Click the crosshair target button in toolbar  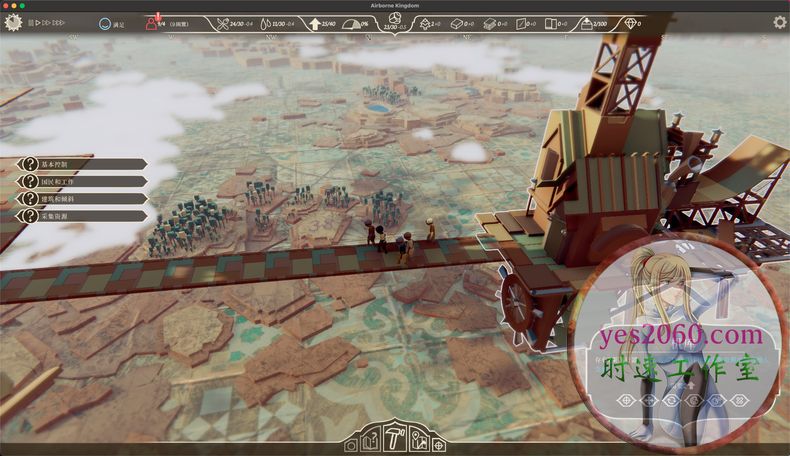tap(438, 445)
